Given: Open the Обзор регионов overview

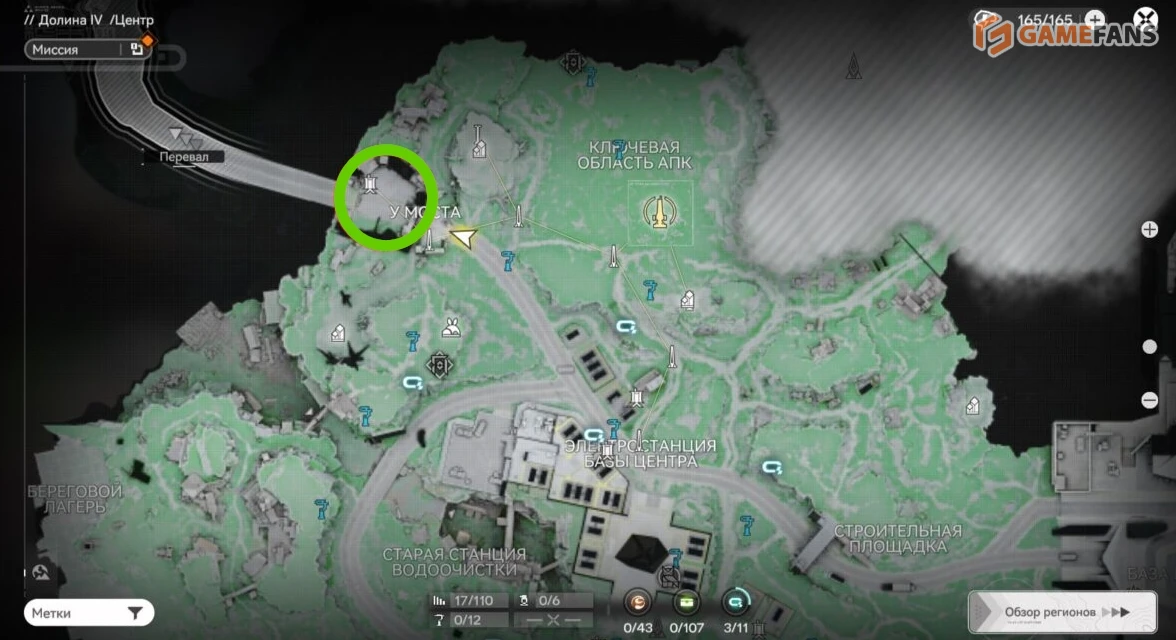Looking at the screenshot, I should coord(1062,612).
